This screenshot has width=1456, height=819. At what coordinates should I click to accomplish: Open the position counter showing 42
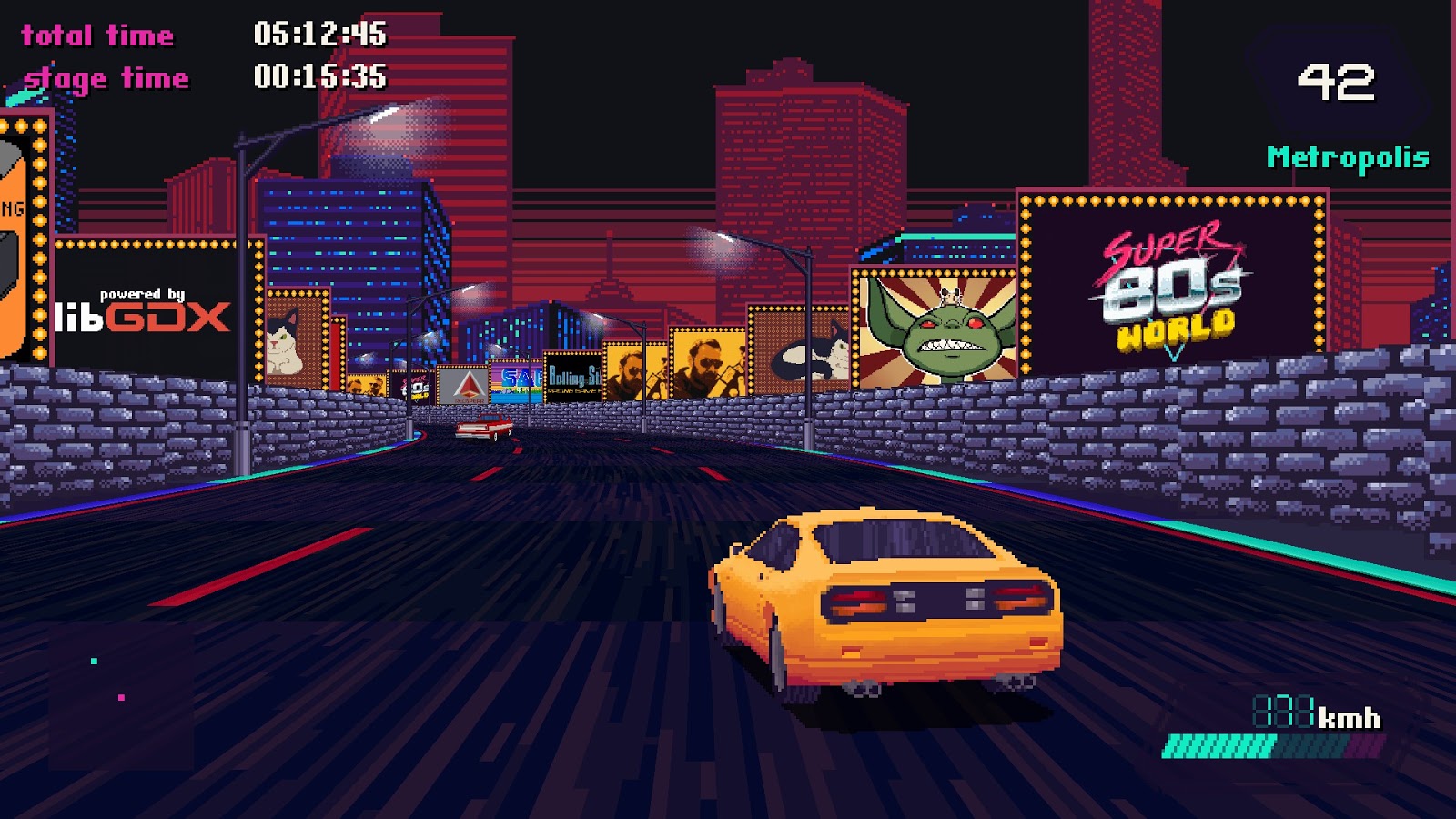[1336, 85]
